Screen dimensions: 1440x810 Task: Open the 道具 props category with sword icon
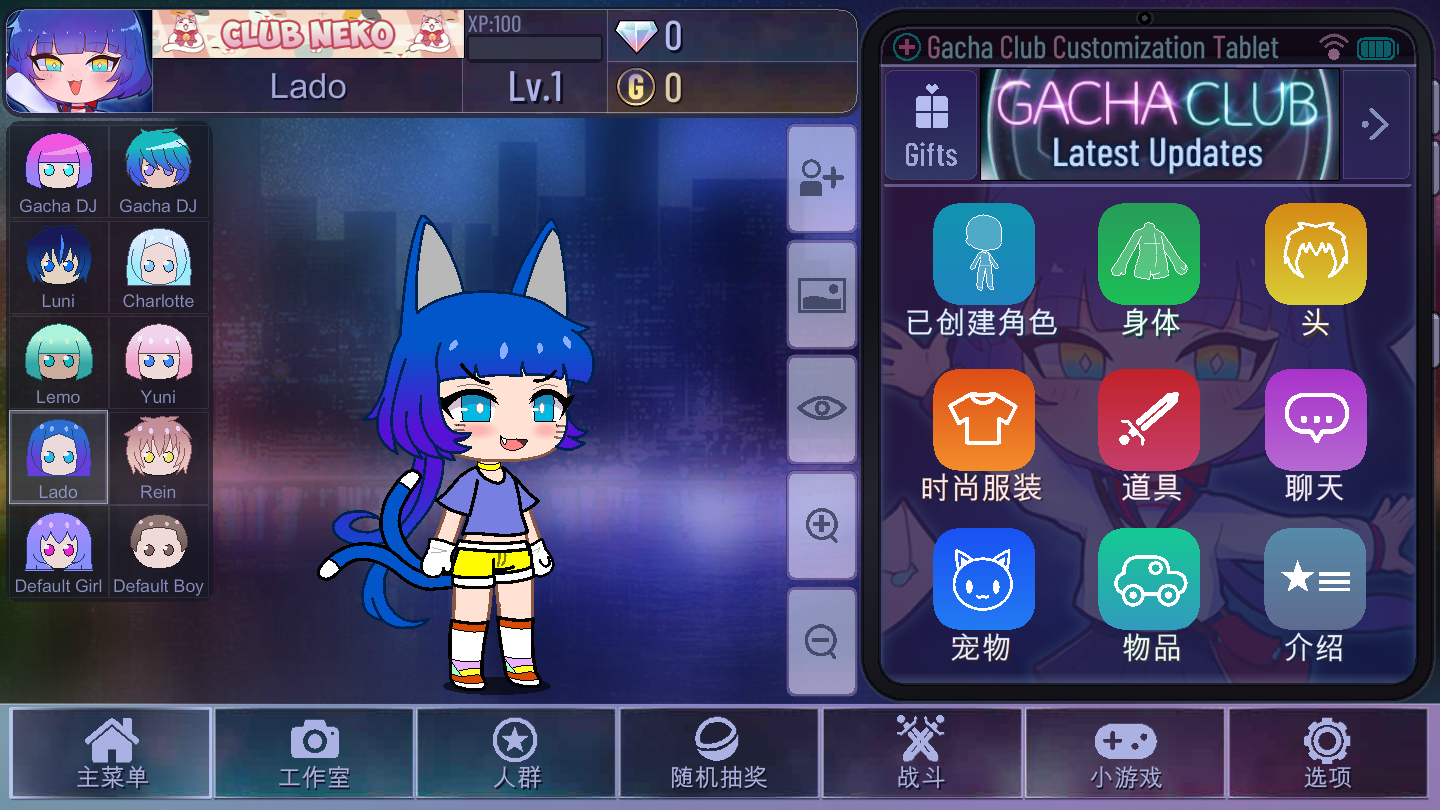click(x=1148, y=419)
